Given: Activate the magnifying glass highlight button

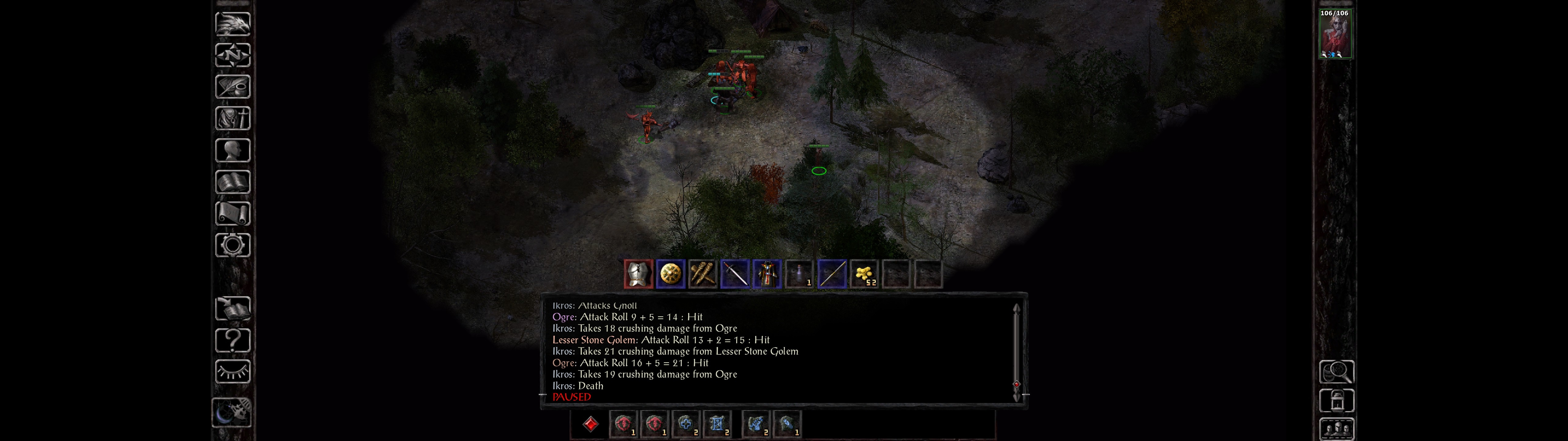Looking at the screenshot, I should coord(1336,371).
